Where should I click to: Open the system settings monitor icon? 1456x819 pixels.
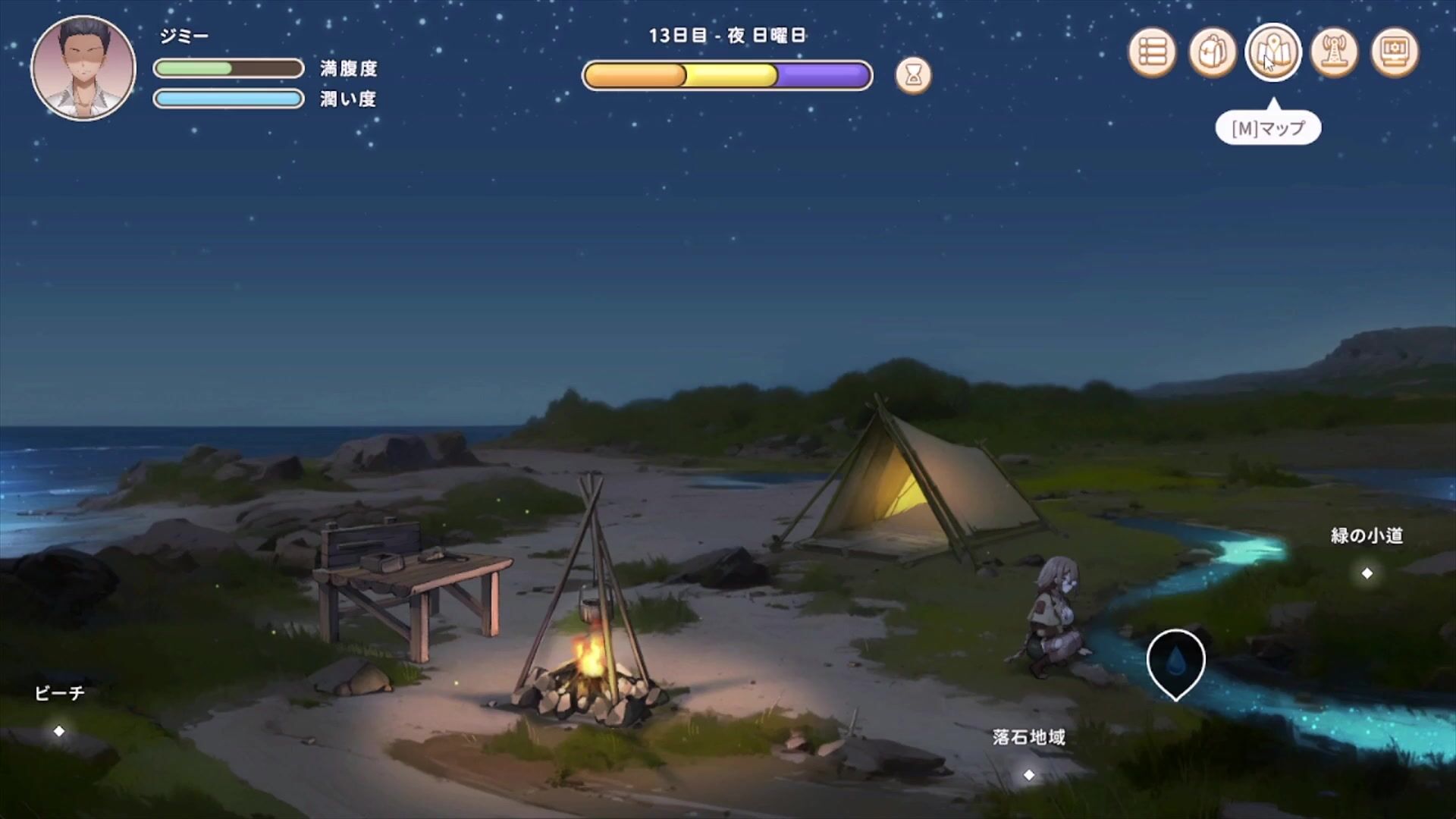pos(1395,52)
